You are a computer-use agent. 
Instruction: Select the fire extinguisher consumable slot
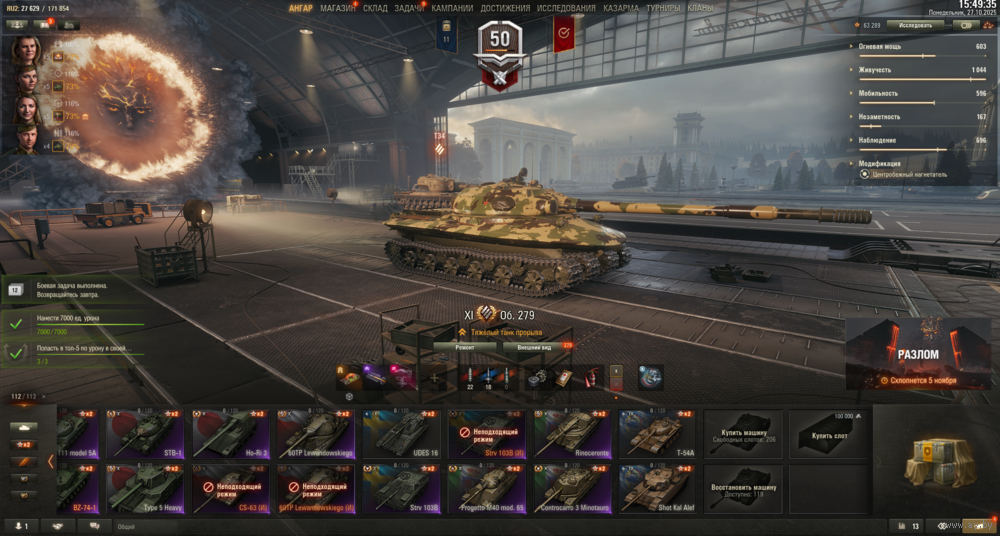point(589,378)
